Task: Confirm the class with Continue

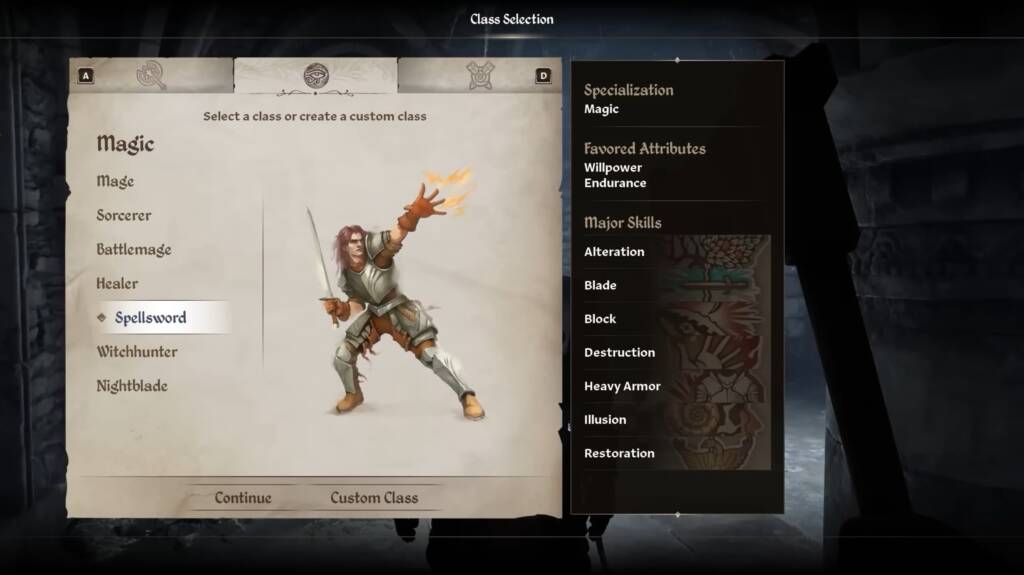Action: (243, 497)
